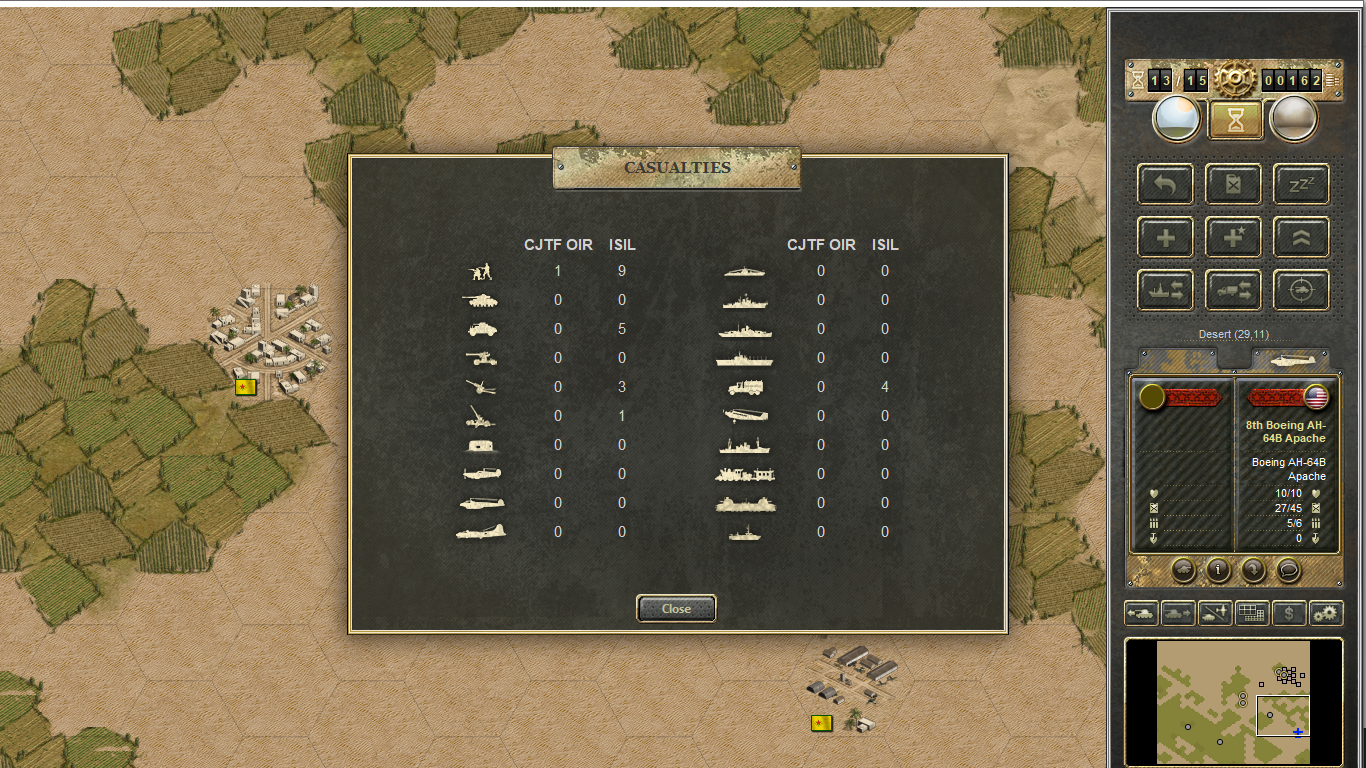Select the left weather globe icon
1366x768 pixels.
(1177, 119)
